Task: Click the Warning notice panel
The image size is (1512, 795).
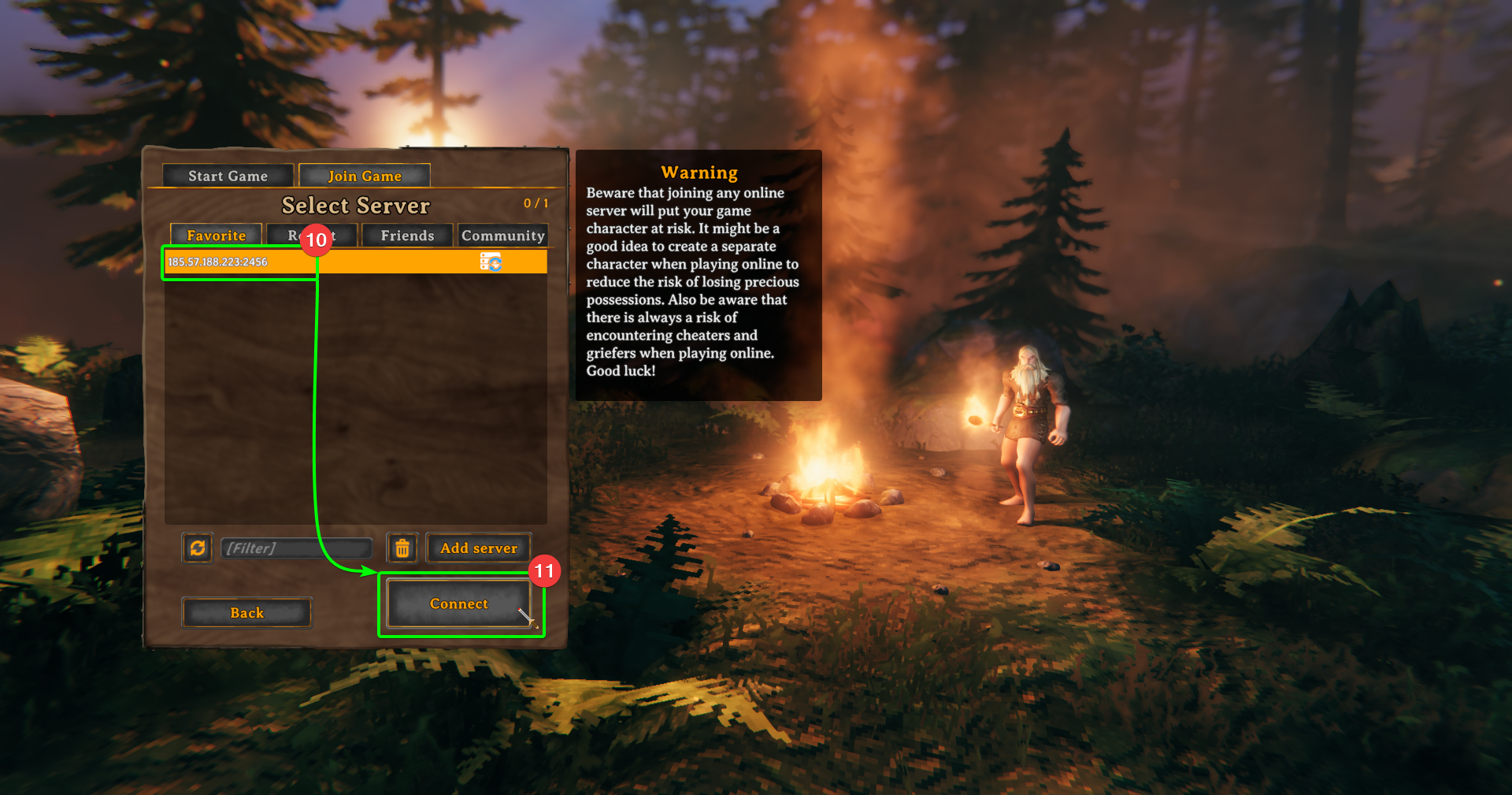Action: (x=698, y=274)
